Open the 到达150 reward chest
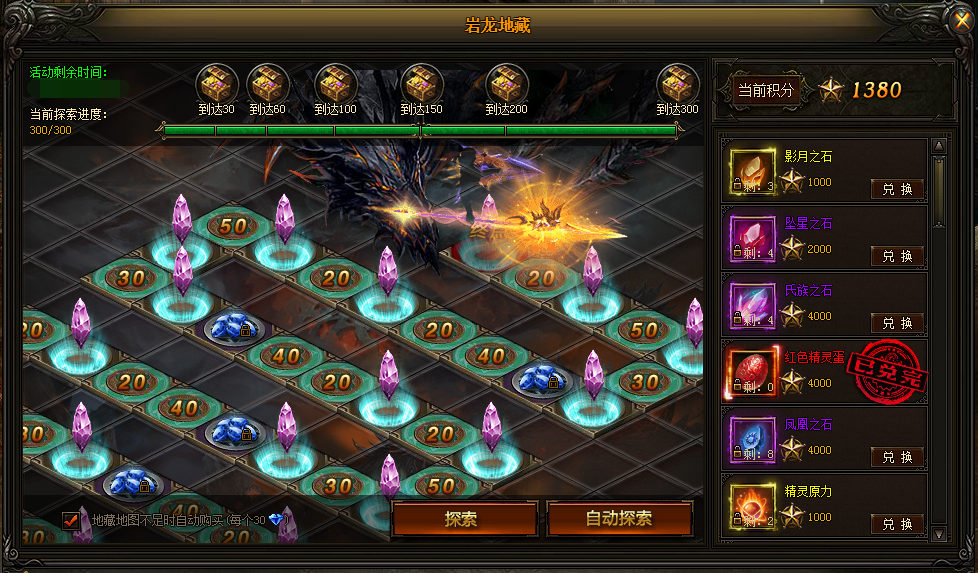Viewport: 978px width, 573px height. [421, 82]
